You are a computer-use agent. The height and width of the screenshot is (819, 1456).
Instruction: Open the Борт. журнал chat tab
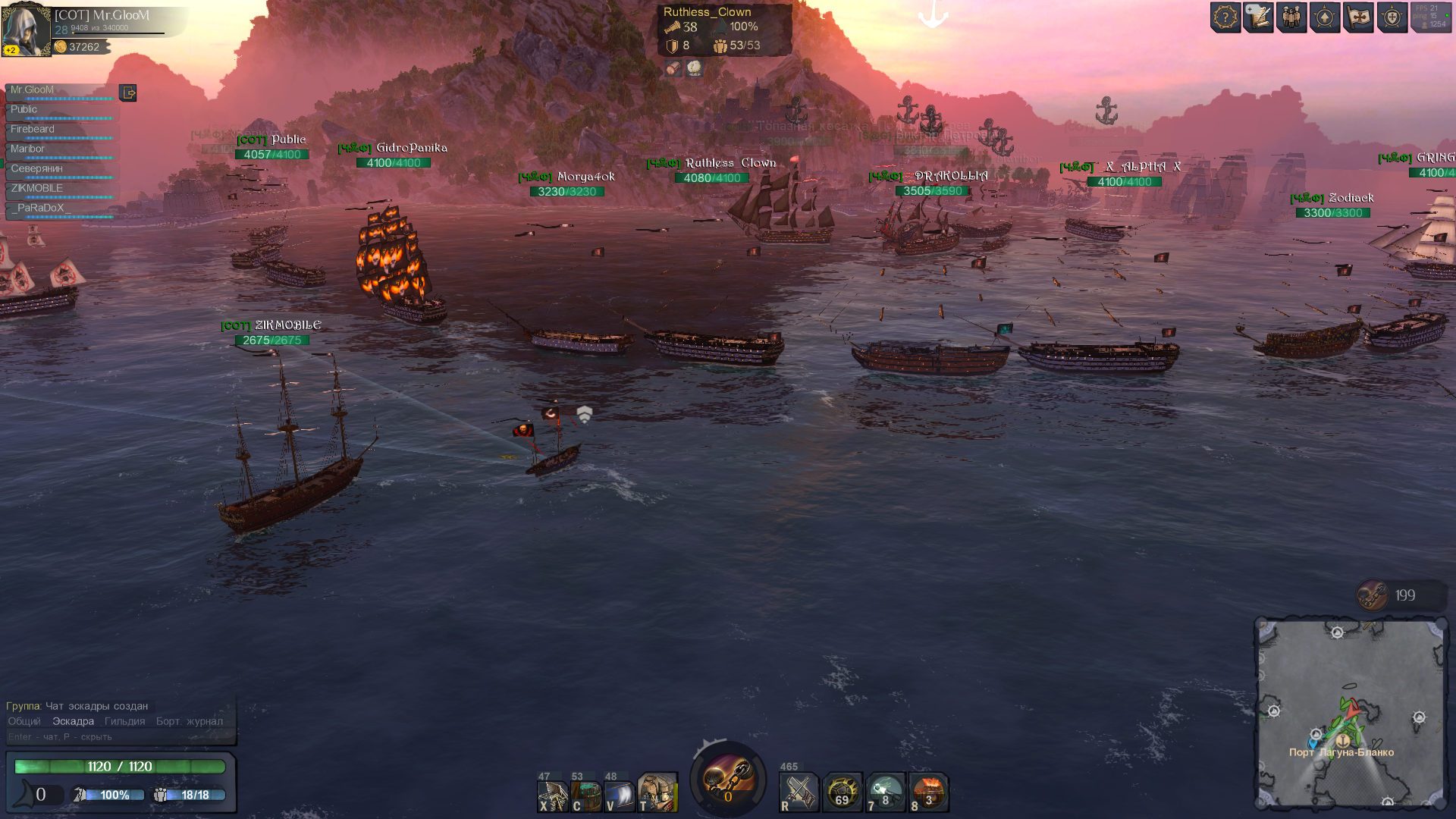click(x=190, y=721)
